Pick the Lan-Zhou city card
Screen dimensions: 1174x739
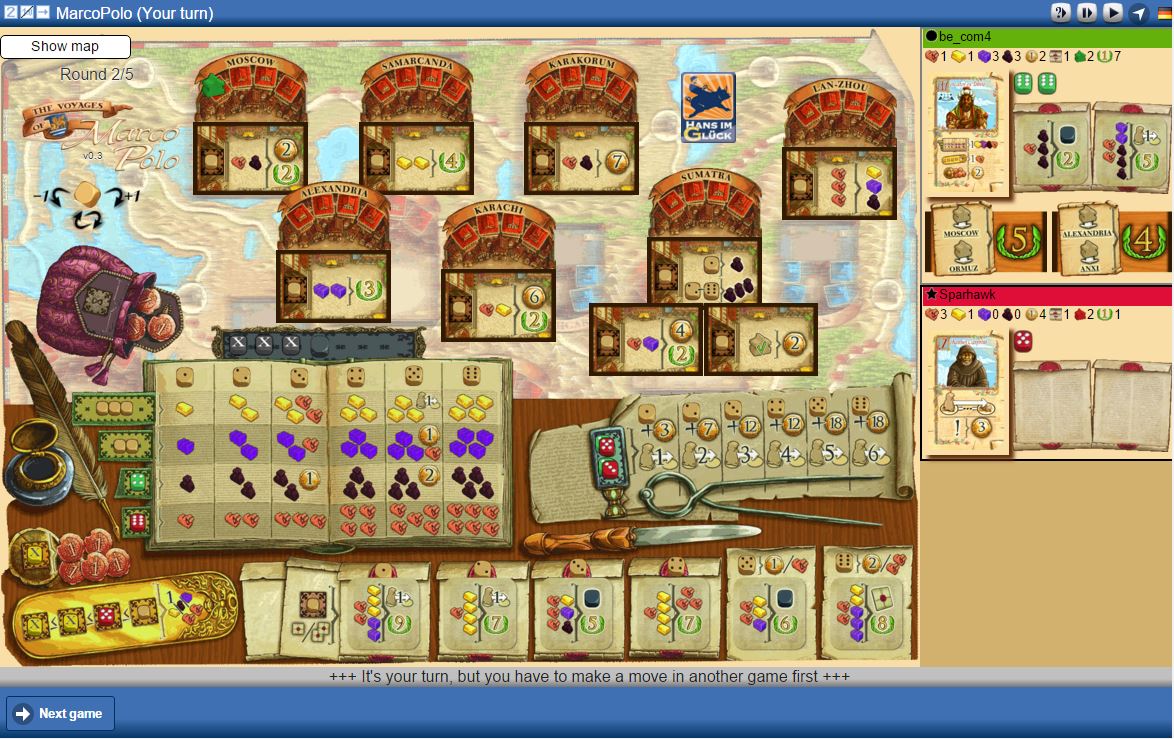click(839, 182)
